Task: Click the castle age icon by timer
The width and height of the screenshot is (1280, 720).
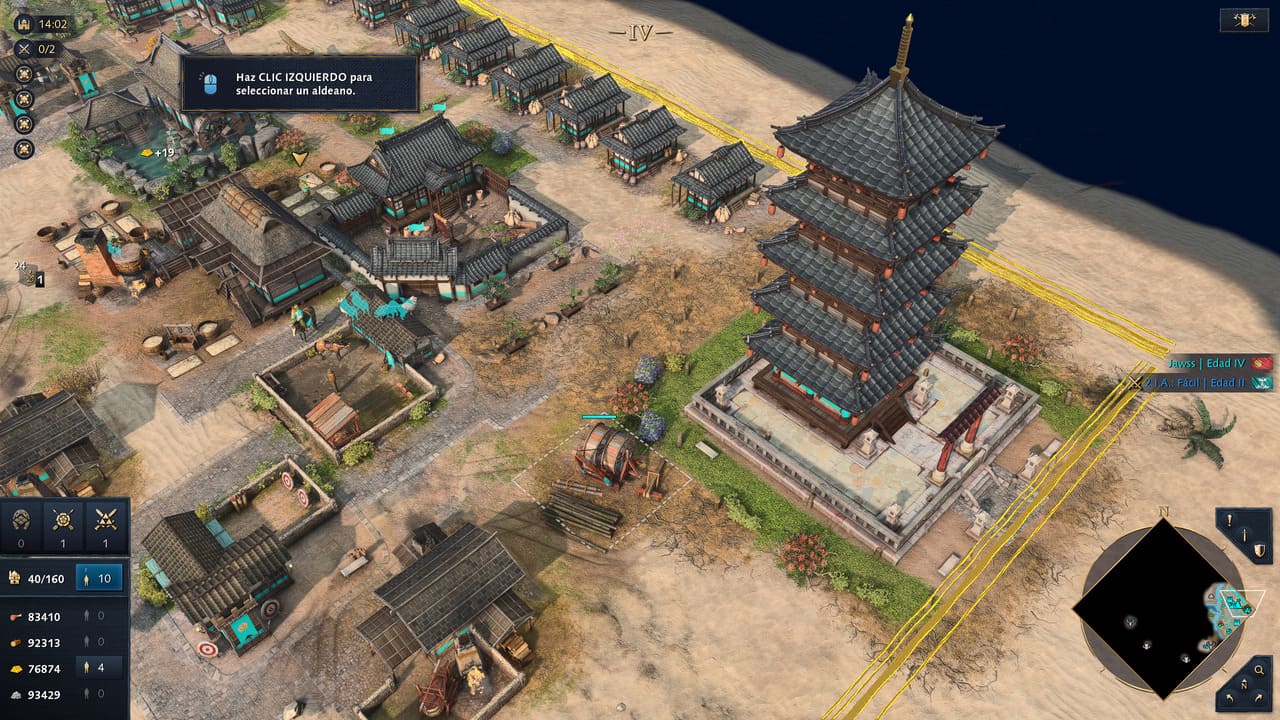Action: point(24,24)
